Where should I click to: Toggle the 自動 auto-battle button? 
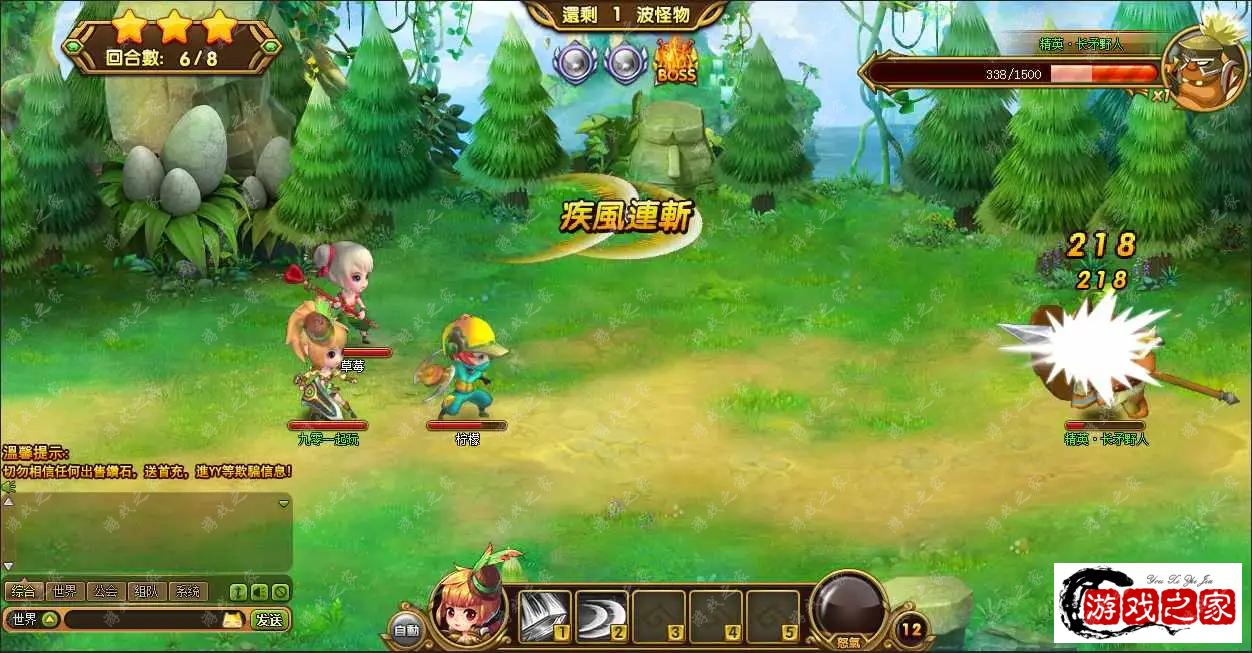tap(406, 630)
